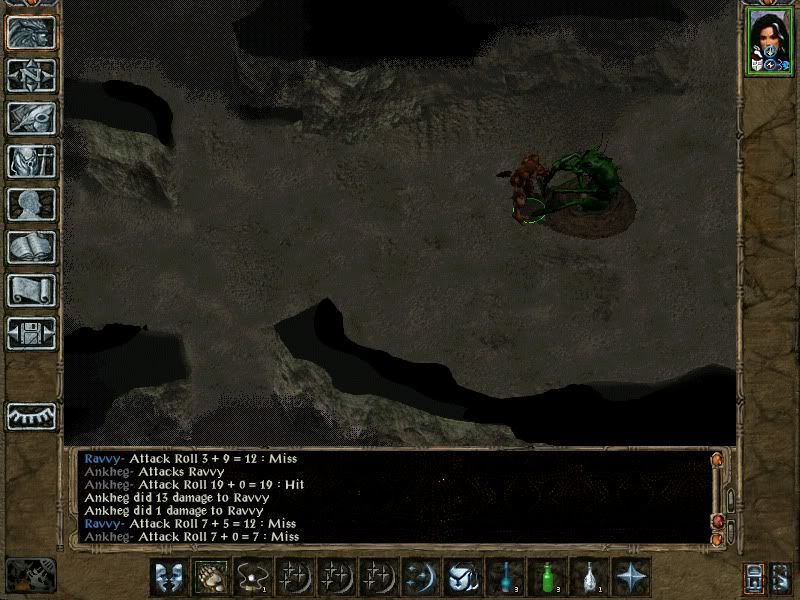
Task: Activate the four-point star special abilities button
Action: click(632, 576)
